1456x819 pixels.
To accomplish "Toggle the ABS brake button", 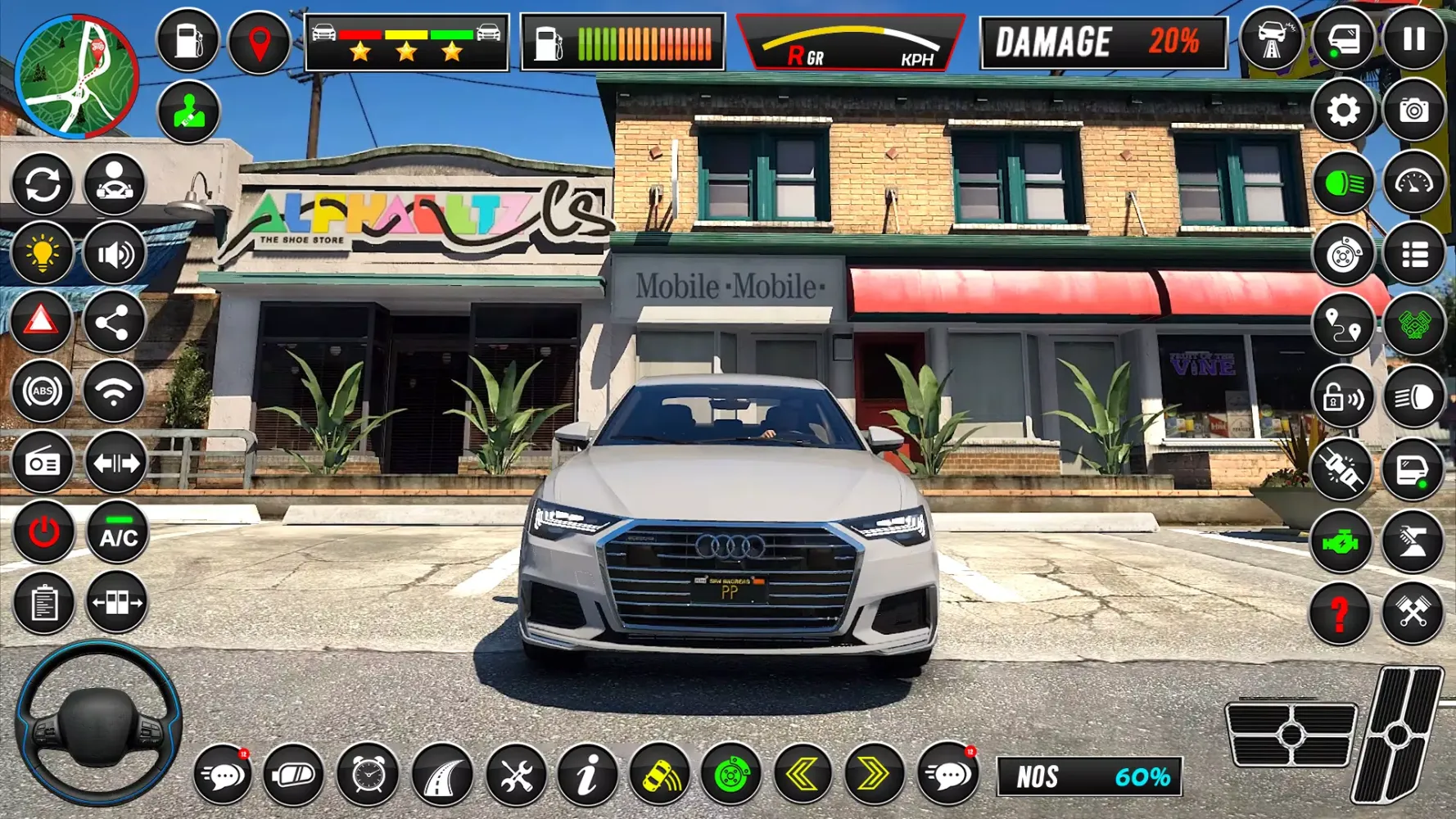I will coord(43,391).
